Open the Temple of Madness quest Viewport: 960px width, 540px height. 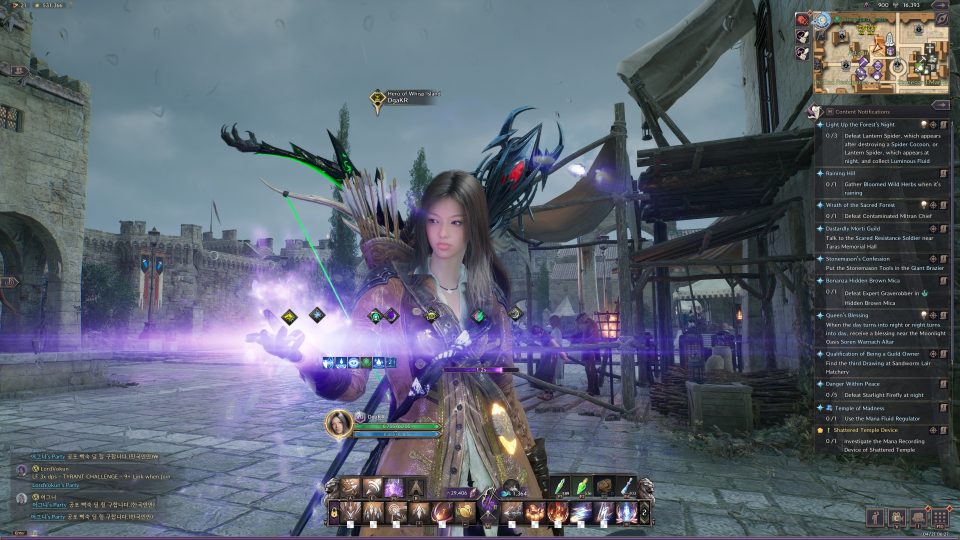point(853,407)
